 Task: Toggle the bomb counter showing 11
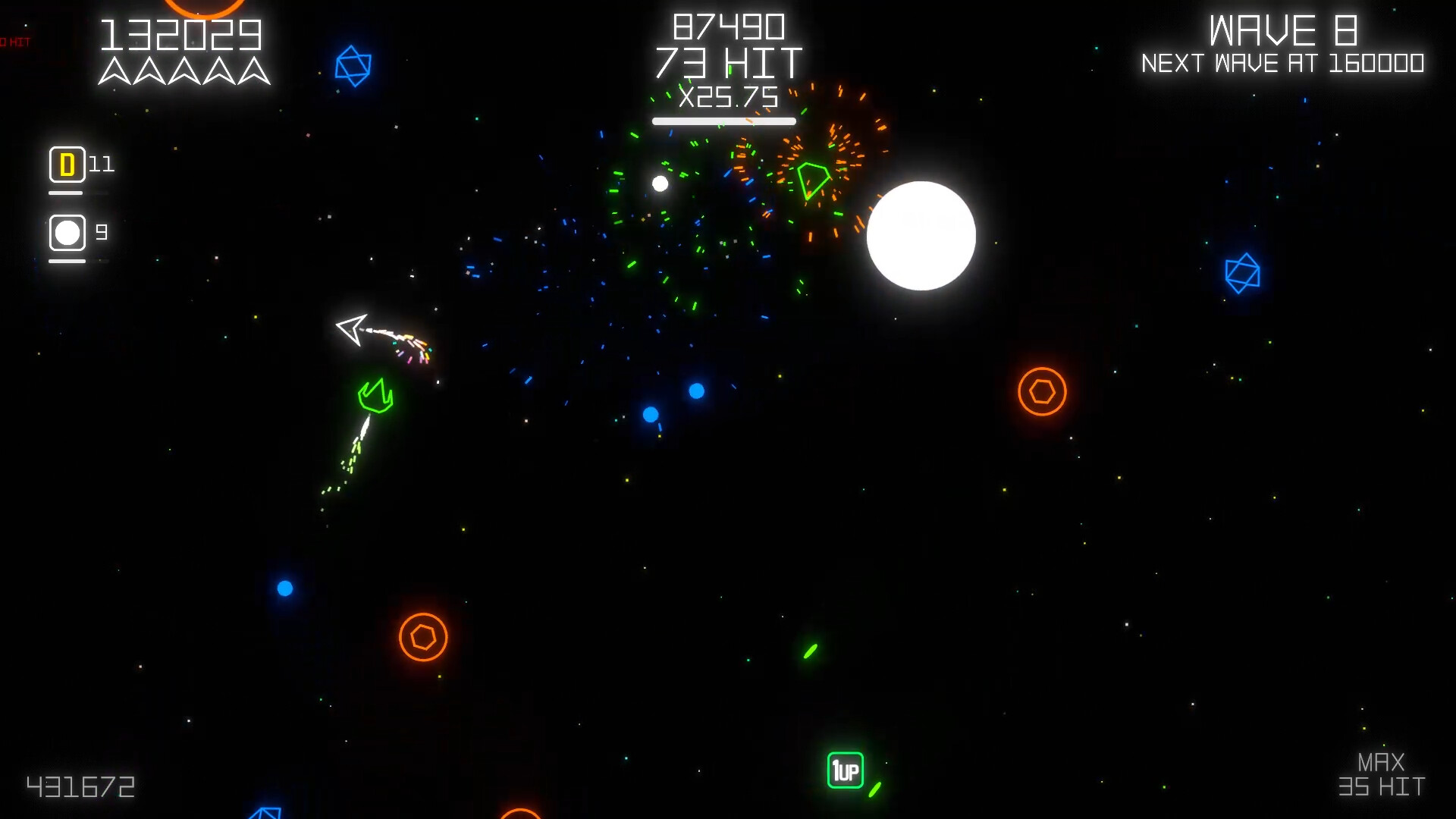[x=101, y=164]
